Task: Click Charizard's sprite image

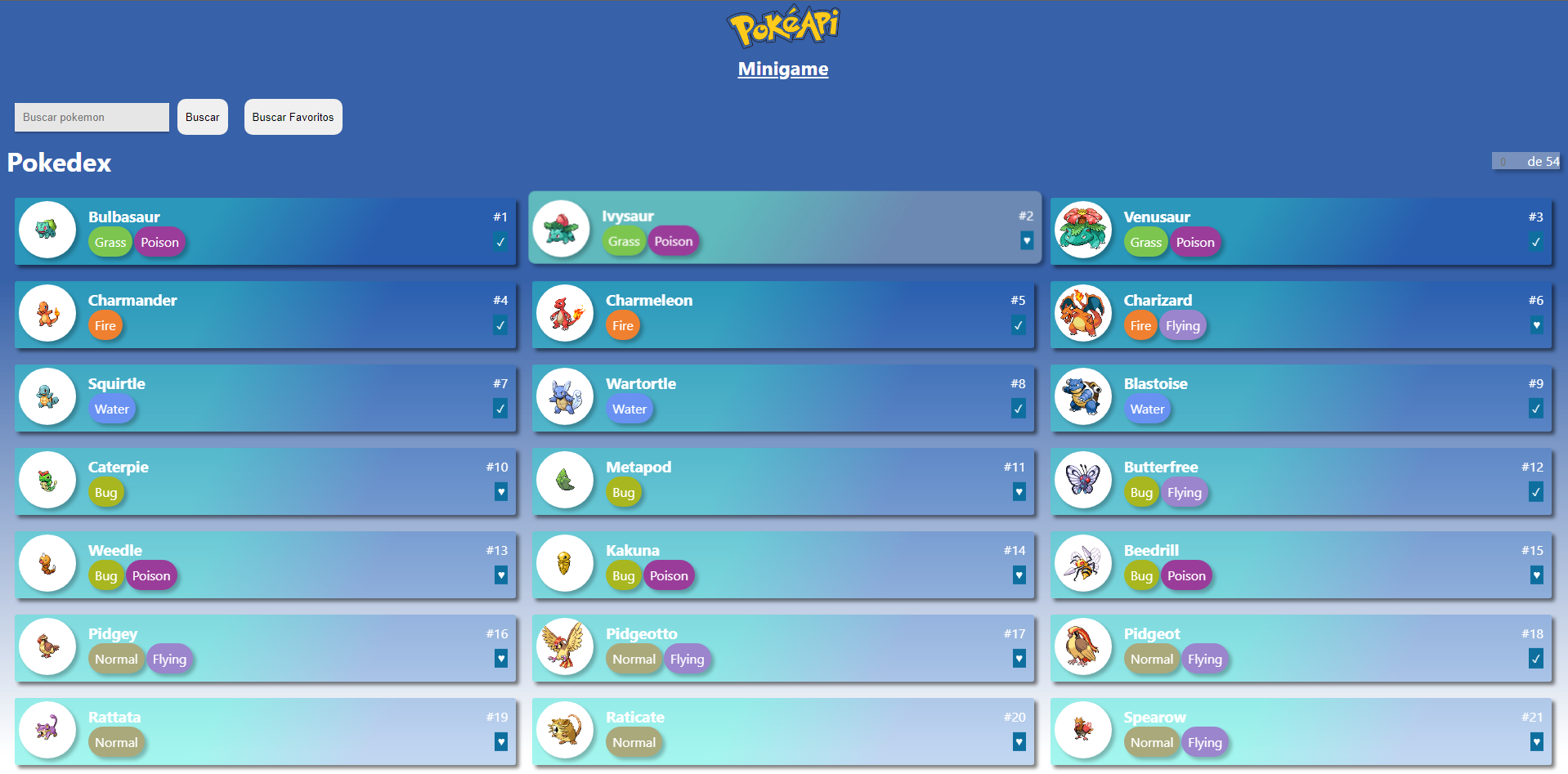Action: pos(1083,313)
